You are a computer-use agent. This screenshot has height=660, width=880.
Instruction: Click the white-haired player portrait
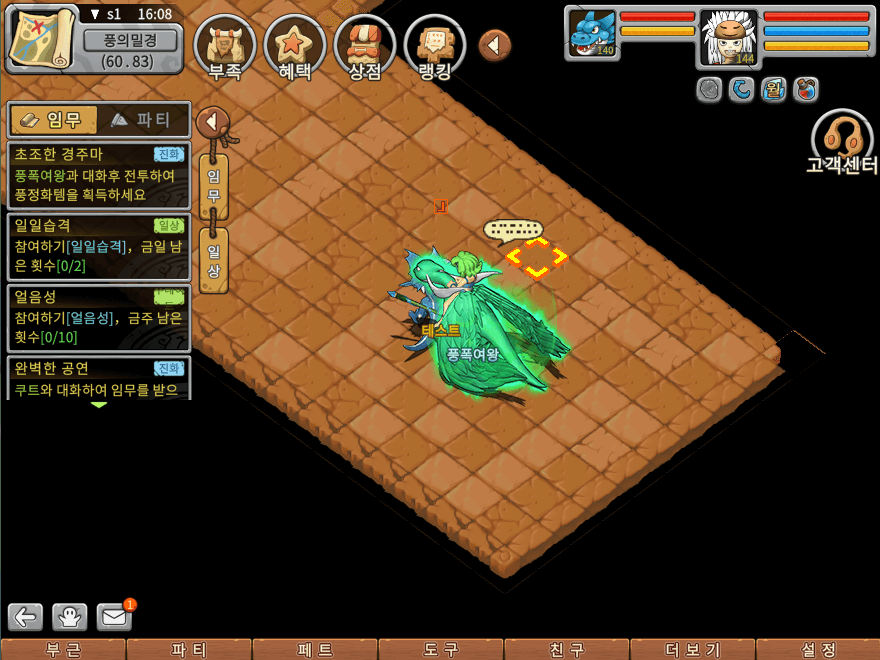tap(728, 35)
